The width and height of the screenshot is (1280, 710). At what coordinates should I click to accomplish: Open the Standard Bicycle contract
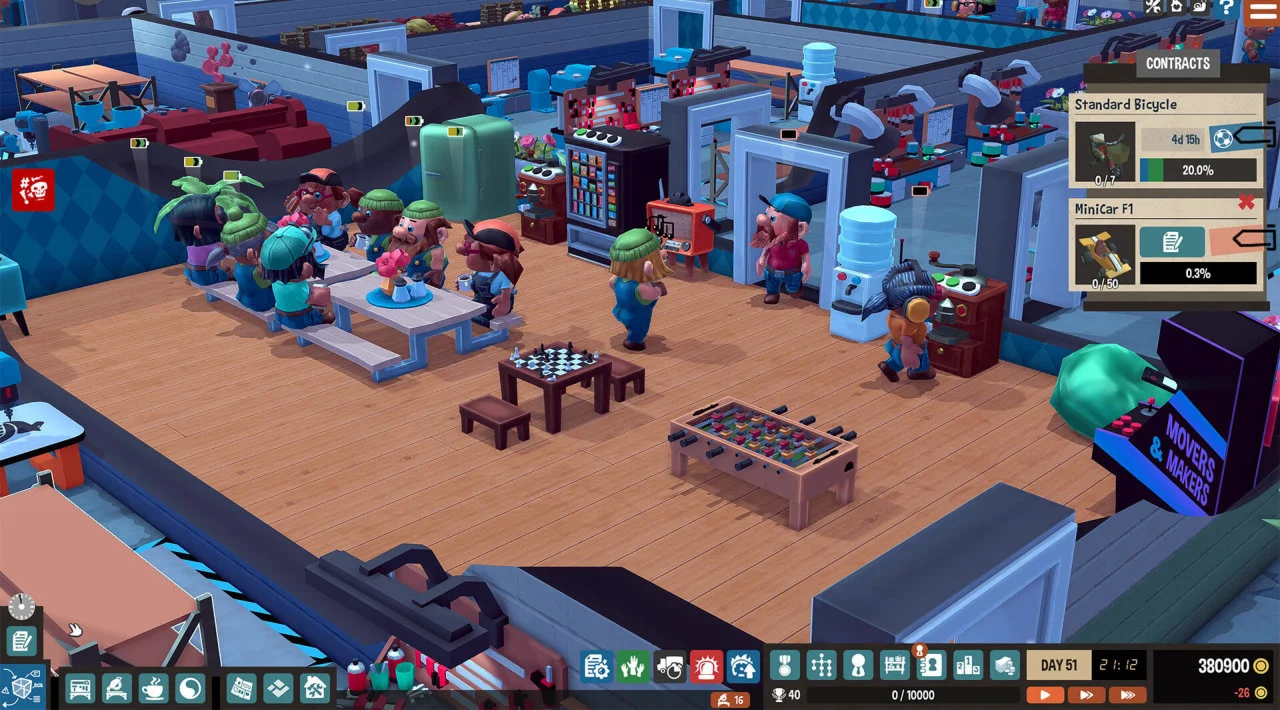point(1125,104)
